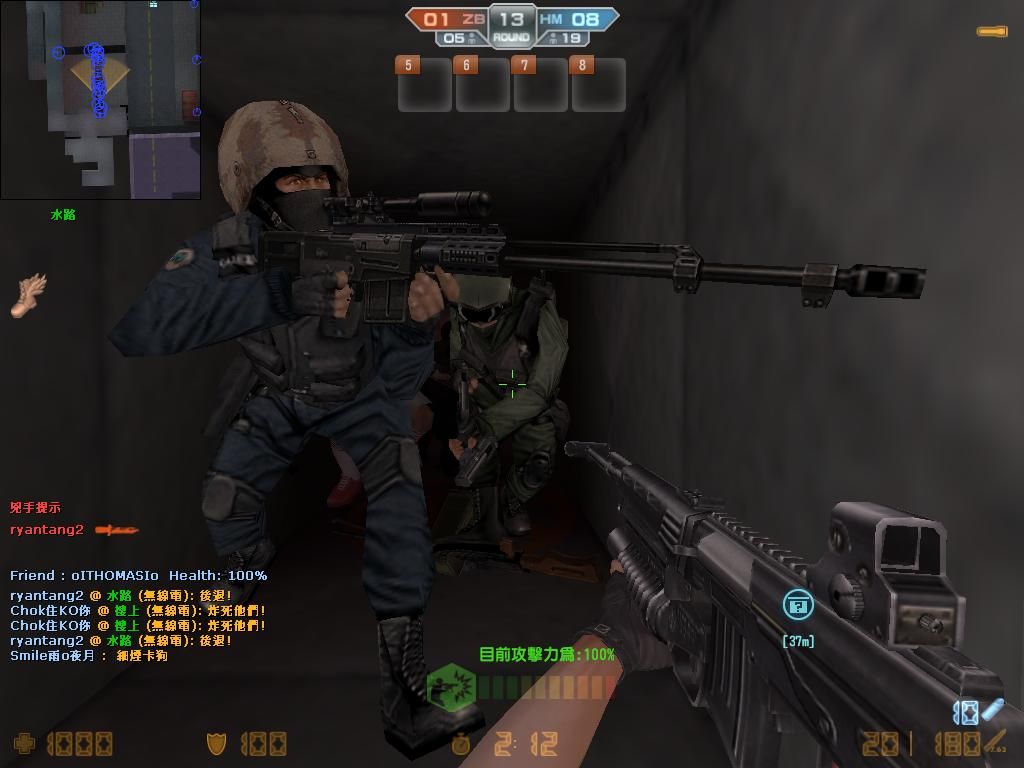Select the item slot numbered 6
Screen dimensions: 1024x768
click(x=483, y=86)
